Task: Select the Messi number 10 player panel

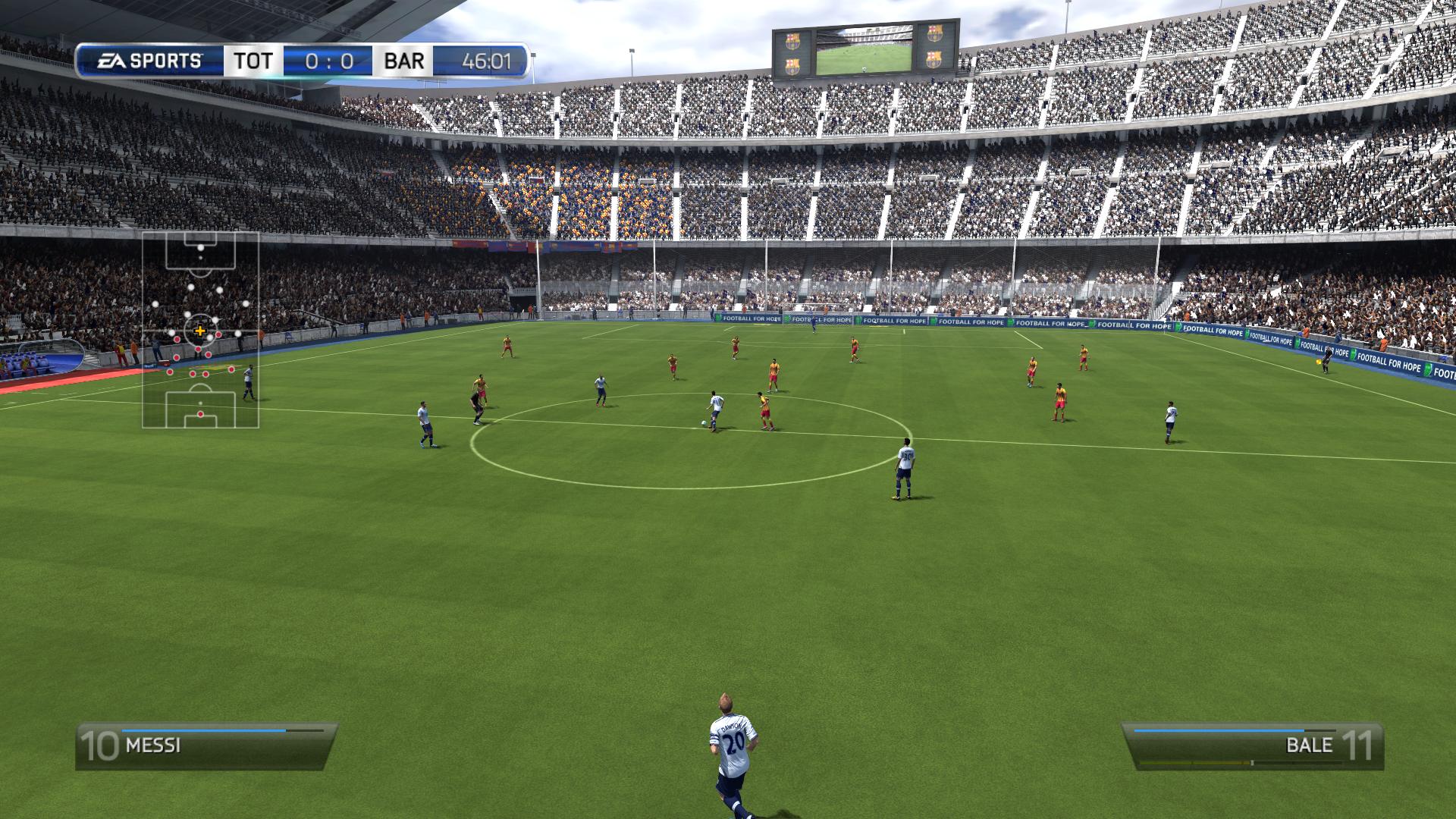Action: pyautogui.click(x=206, y=745)
